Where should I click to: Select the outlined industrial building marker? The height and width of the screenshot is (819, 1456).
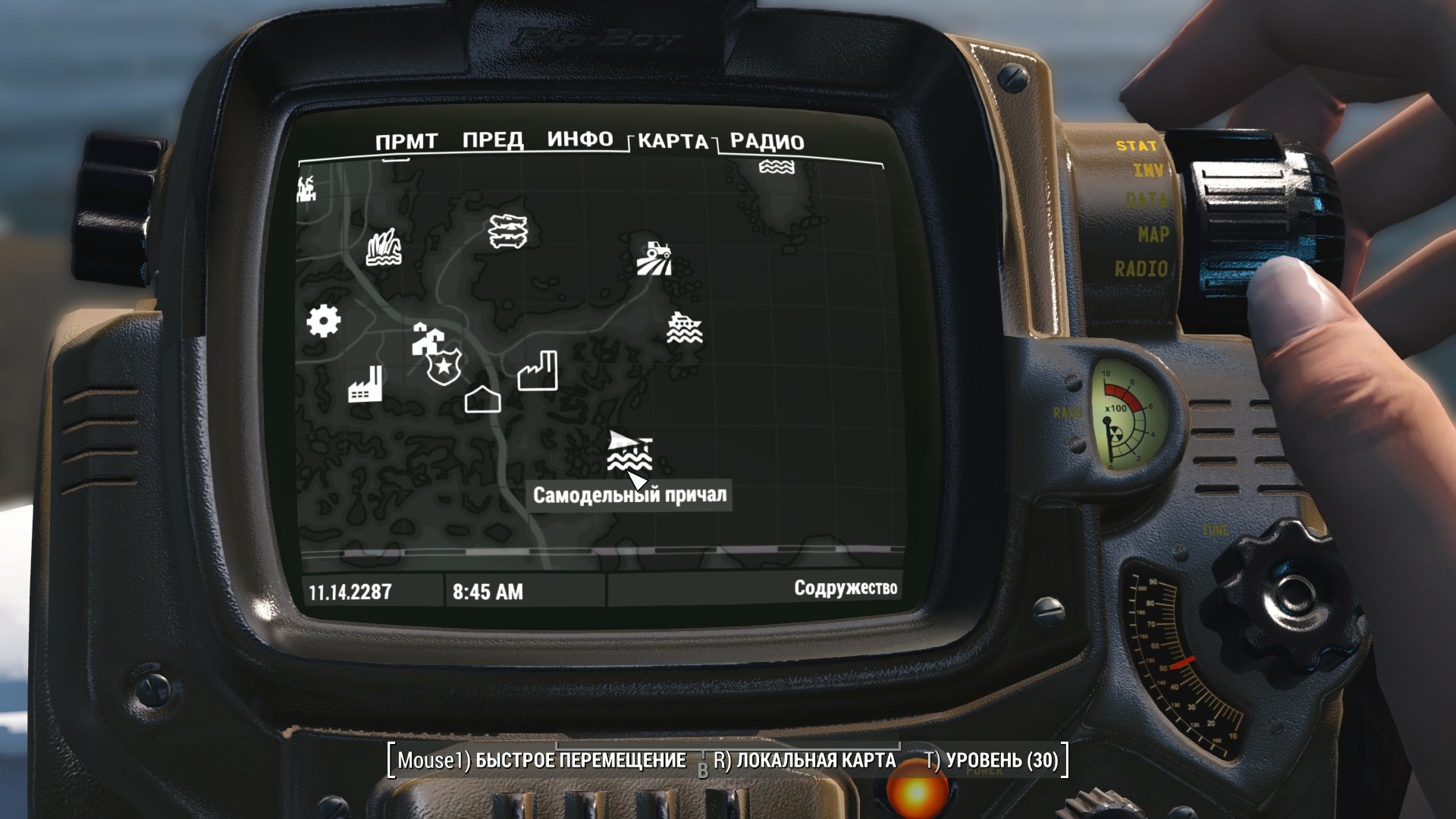pyautogui.click(x=538, y=372)
